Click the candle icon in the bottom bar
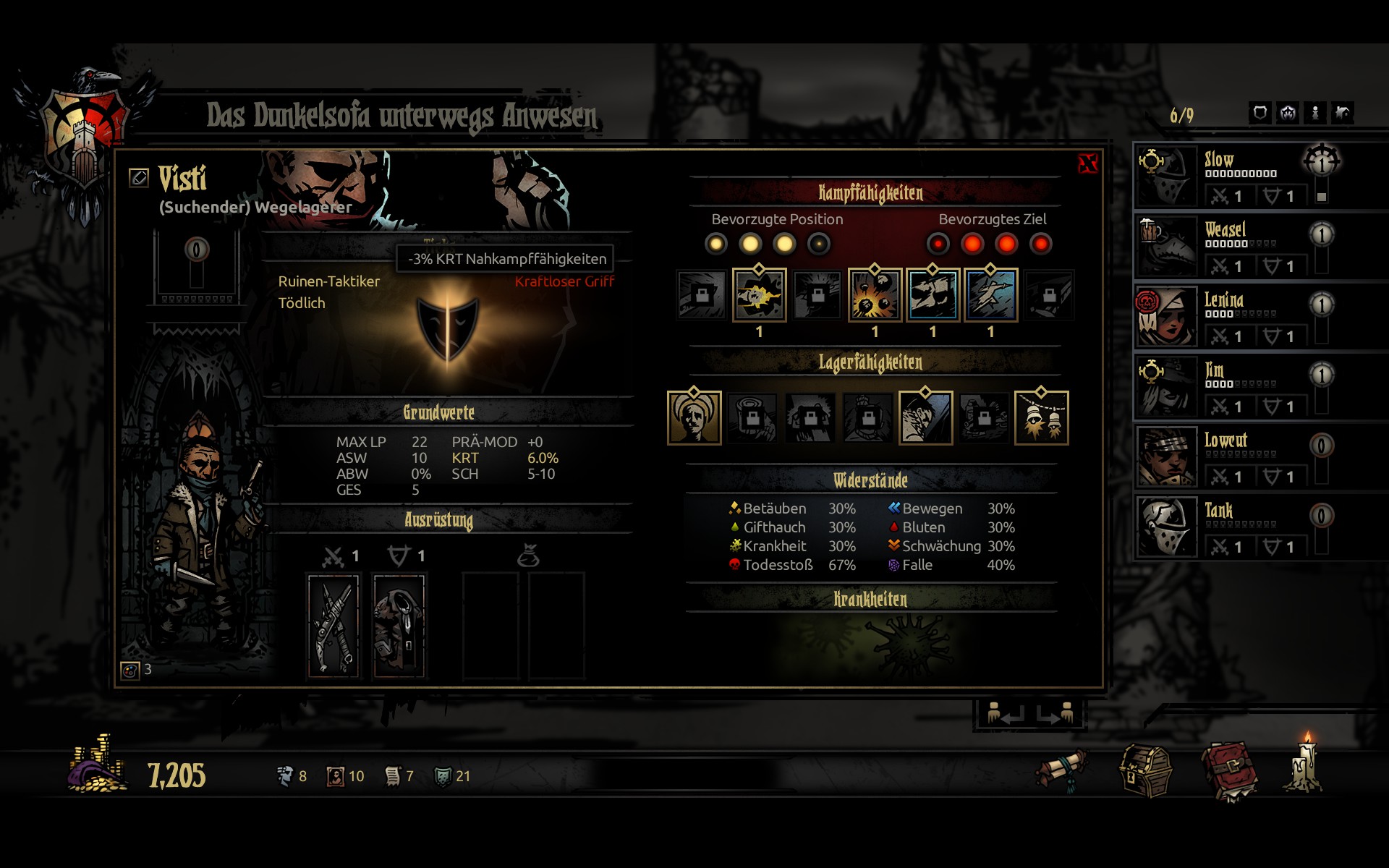Viewport: 1389px width, 868px height. [1306, 765]
